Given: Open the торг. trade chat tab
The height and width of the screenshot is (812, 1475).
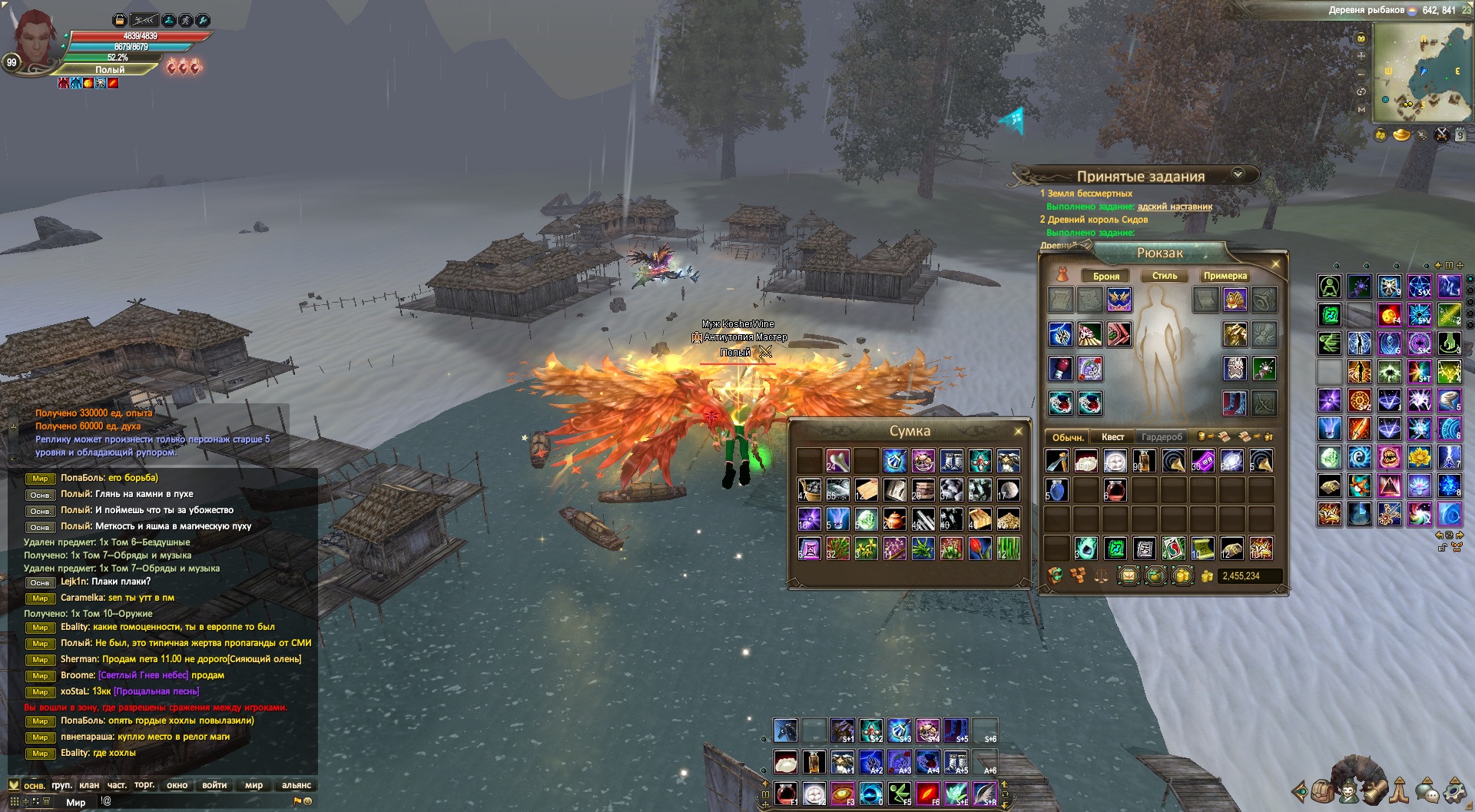Looking at the screenshot, I should (144, 785).
